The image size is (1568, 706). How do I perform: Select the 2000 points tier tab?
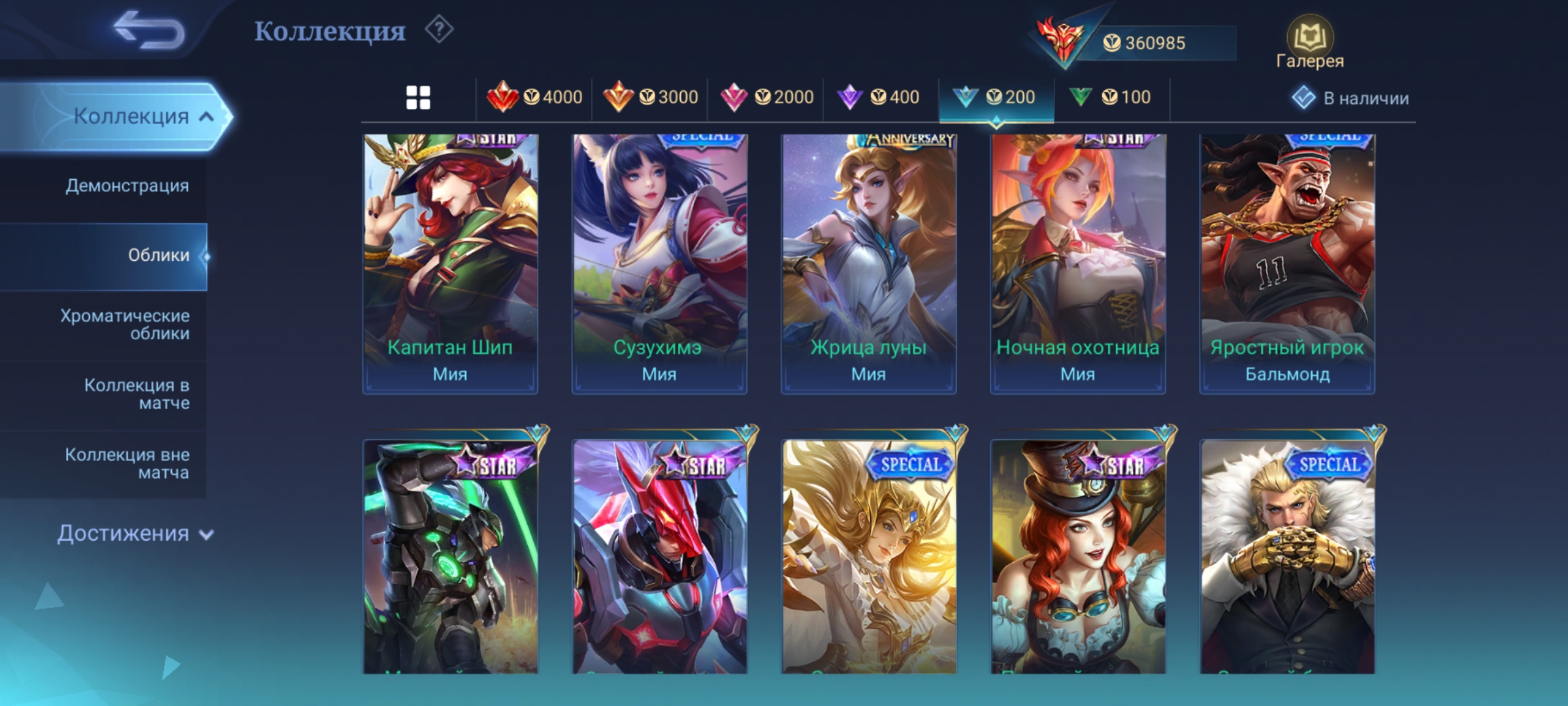pos(766,98)
